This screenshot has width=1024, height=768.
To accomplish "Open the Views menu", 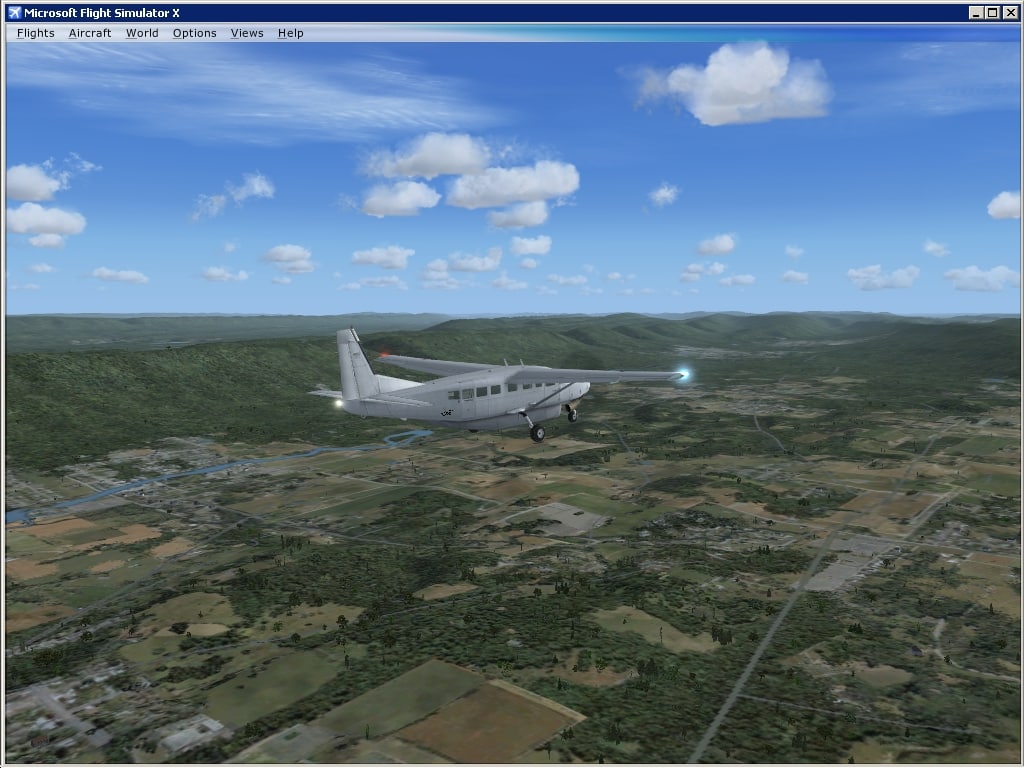I will 247,33.
